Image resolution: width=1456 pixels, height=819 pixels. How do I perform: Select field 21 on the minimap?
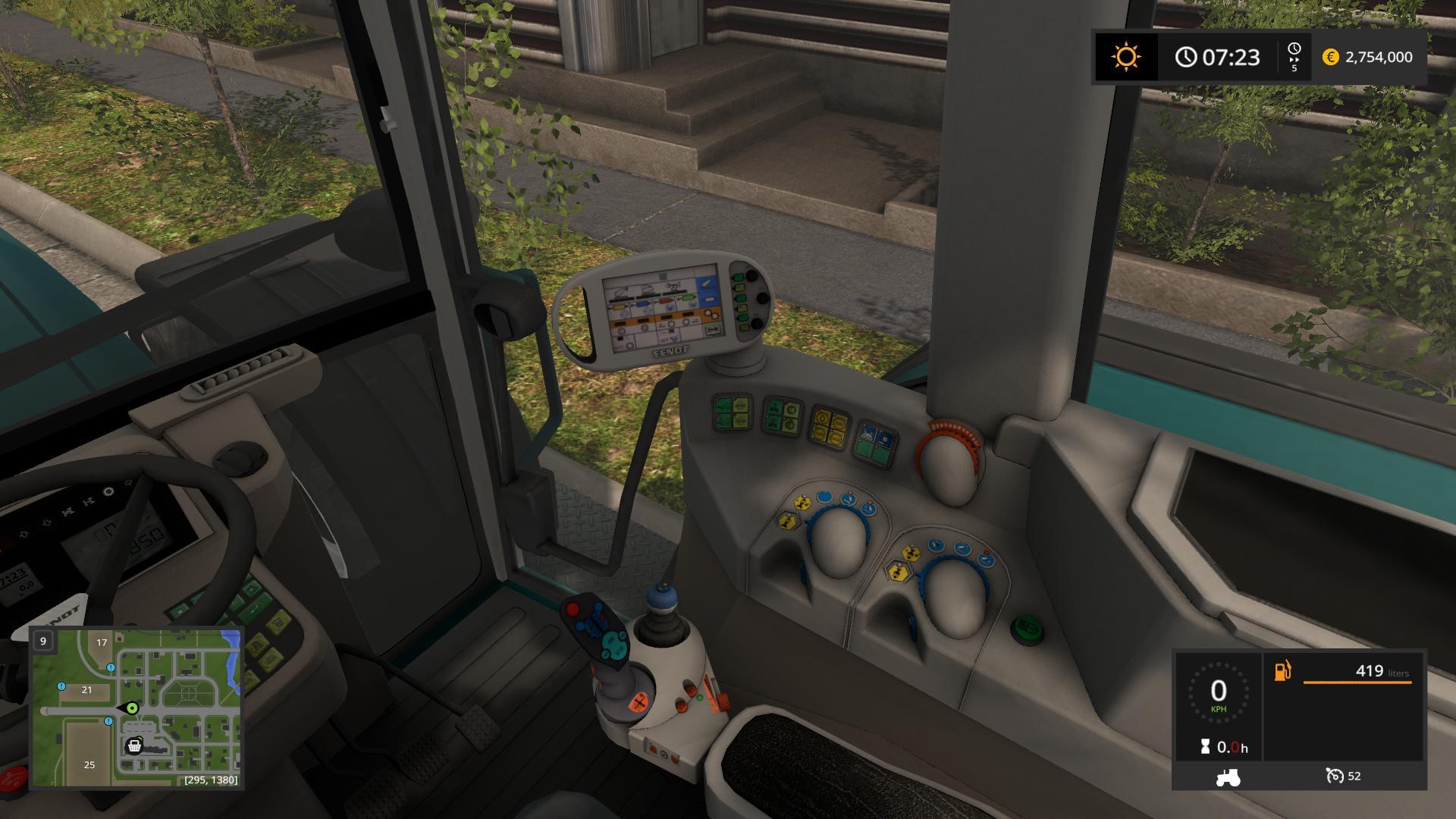pyautogui.click(x=86, y=690)
